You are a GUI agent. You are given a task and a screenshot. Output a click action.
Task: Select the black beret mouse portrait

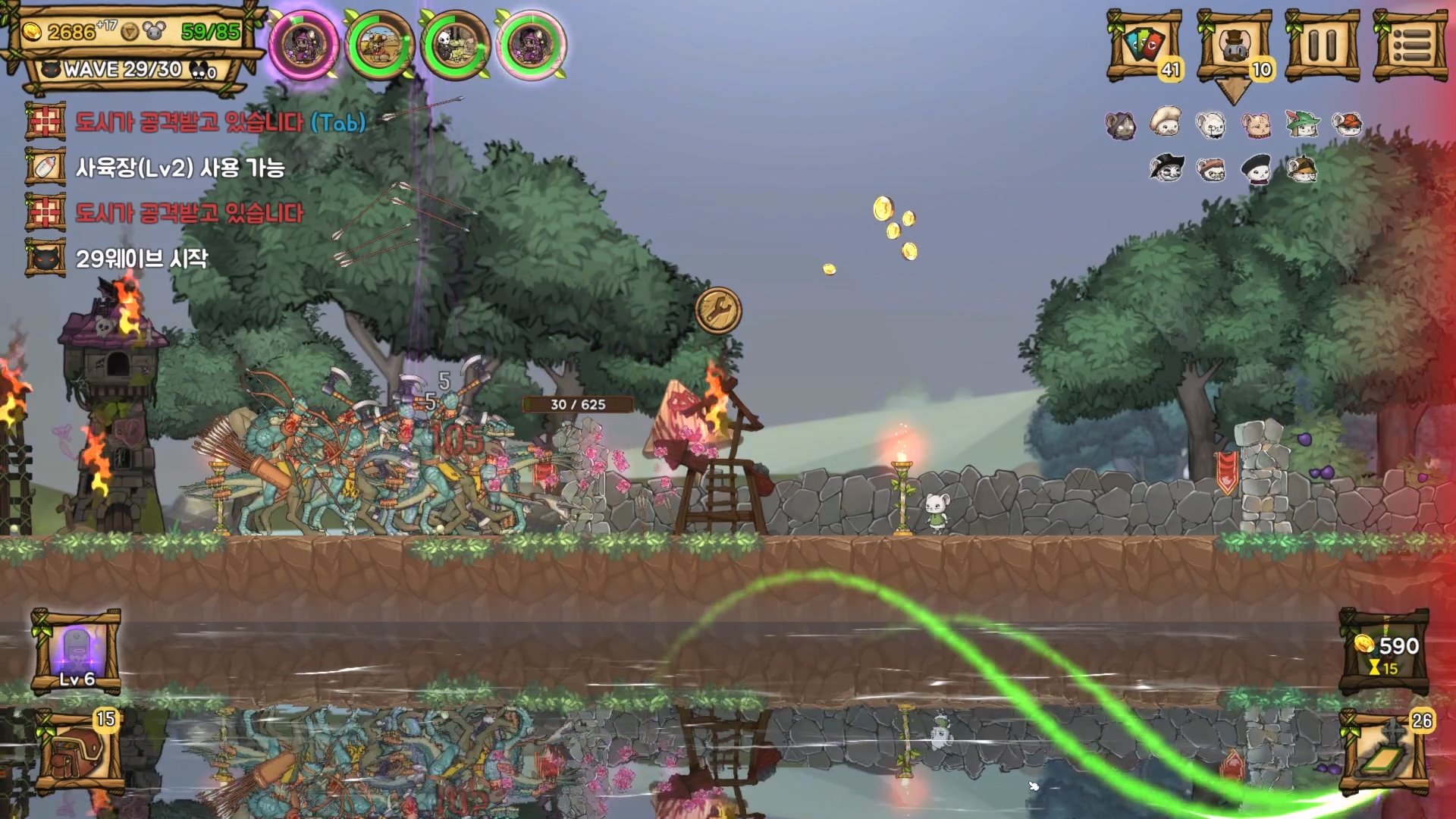click(1257, 169)
